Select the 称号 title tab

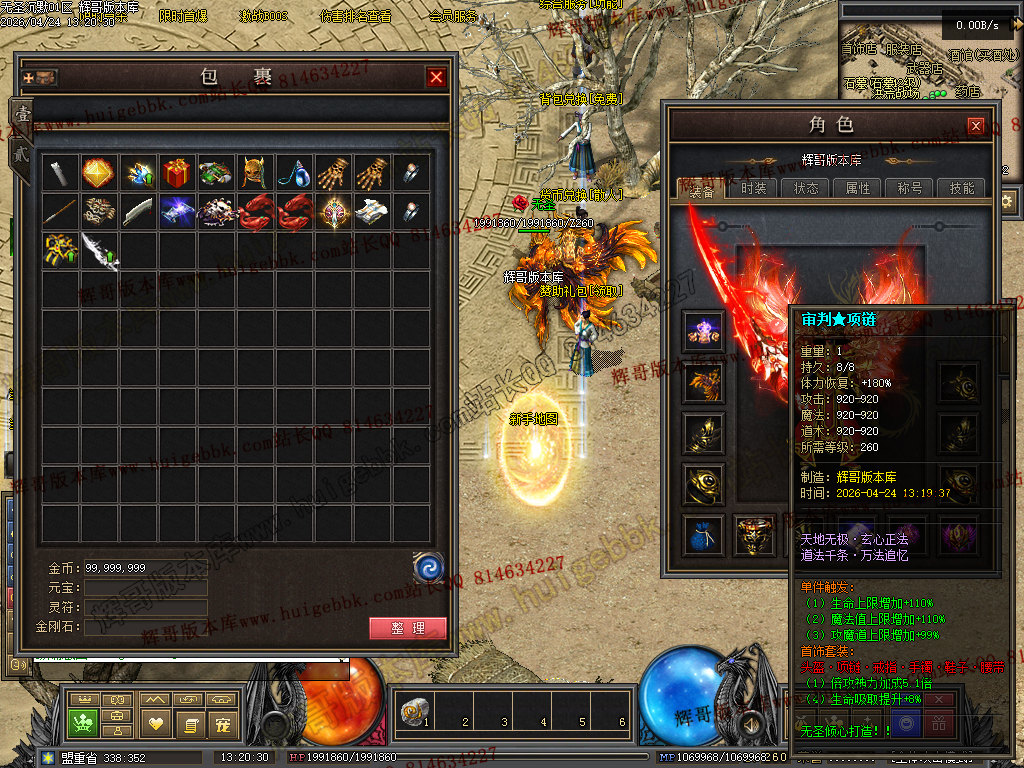click(x=910, y=188)
